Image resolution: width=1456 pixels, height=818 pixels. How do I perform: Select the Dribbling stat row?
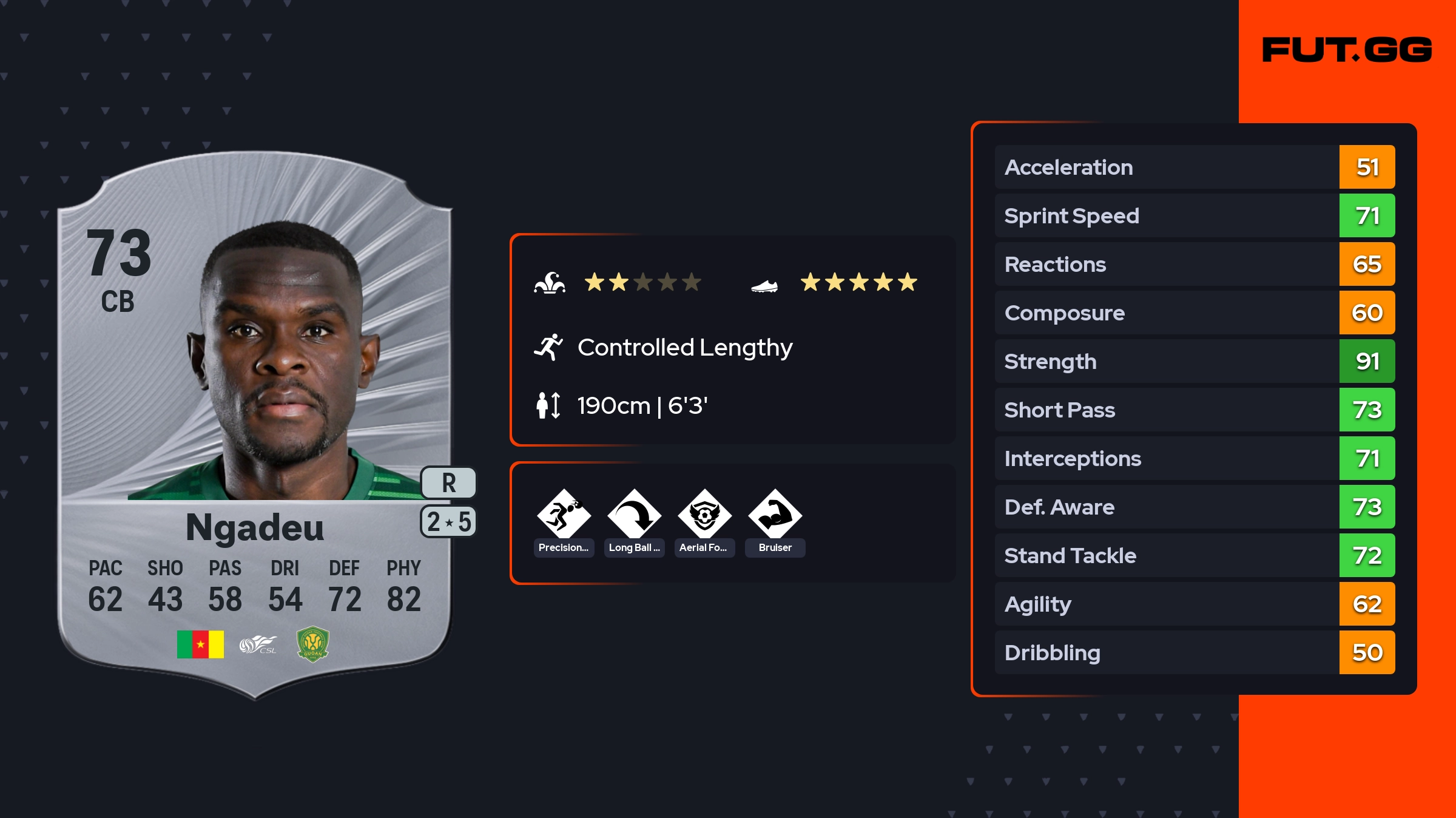pyautogui.click(x=1194, y=652)
